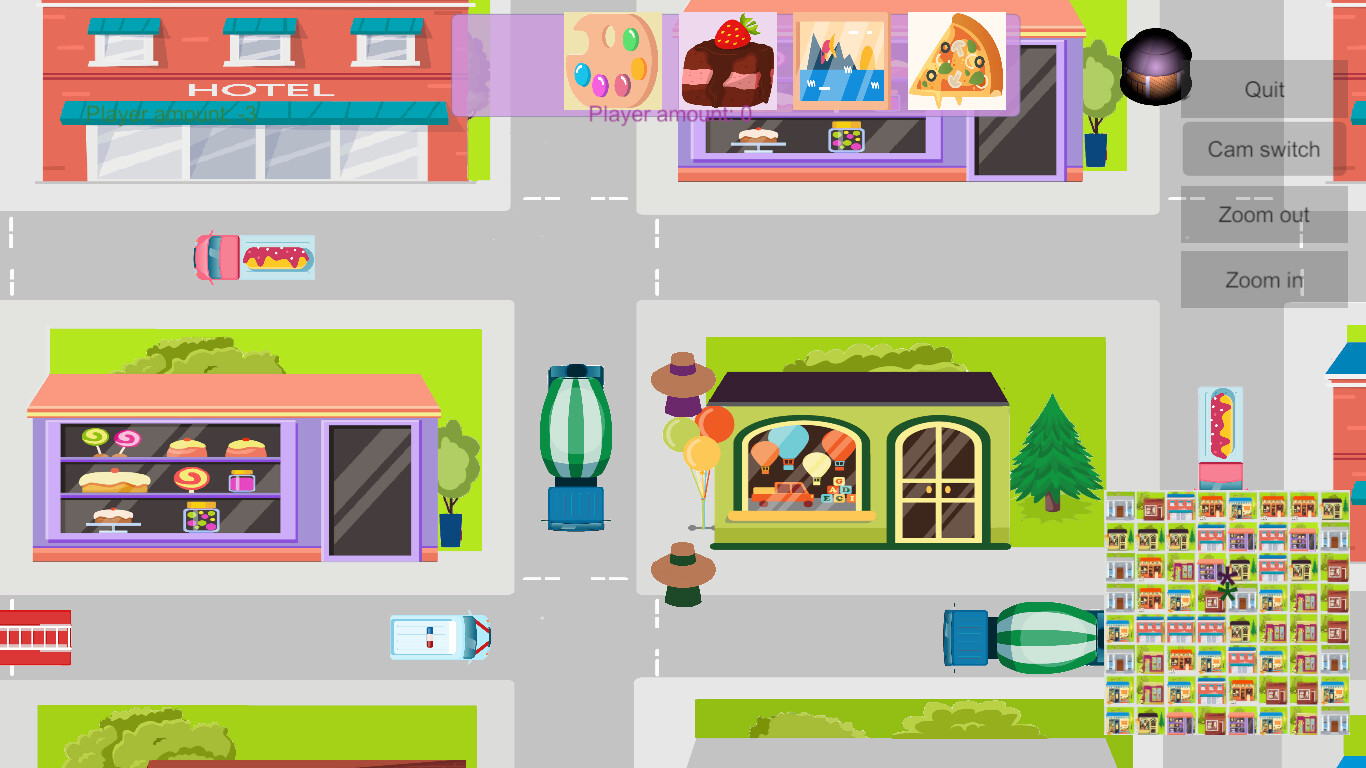Choose the mountain painting icon in the toolbar
1366x768 pixels.
[843, 62]
